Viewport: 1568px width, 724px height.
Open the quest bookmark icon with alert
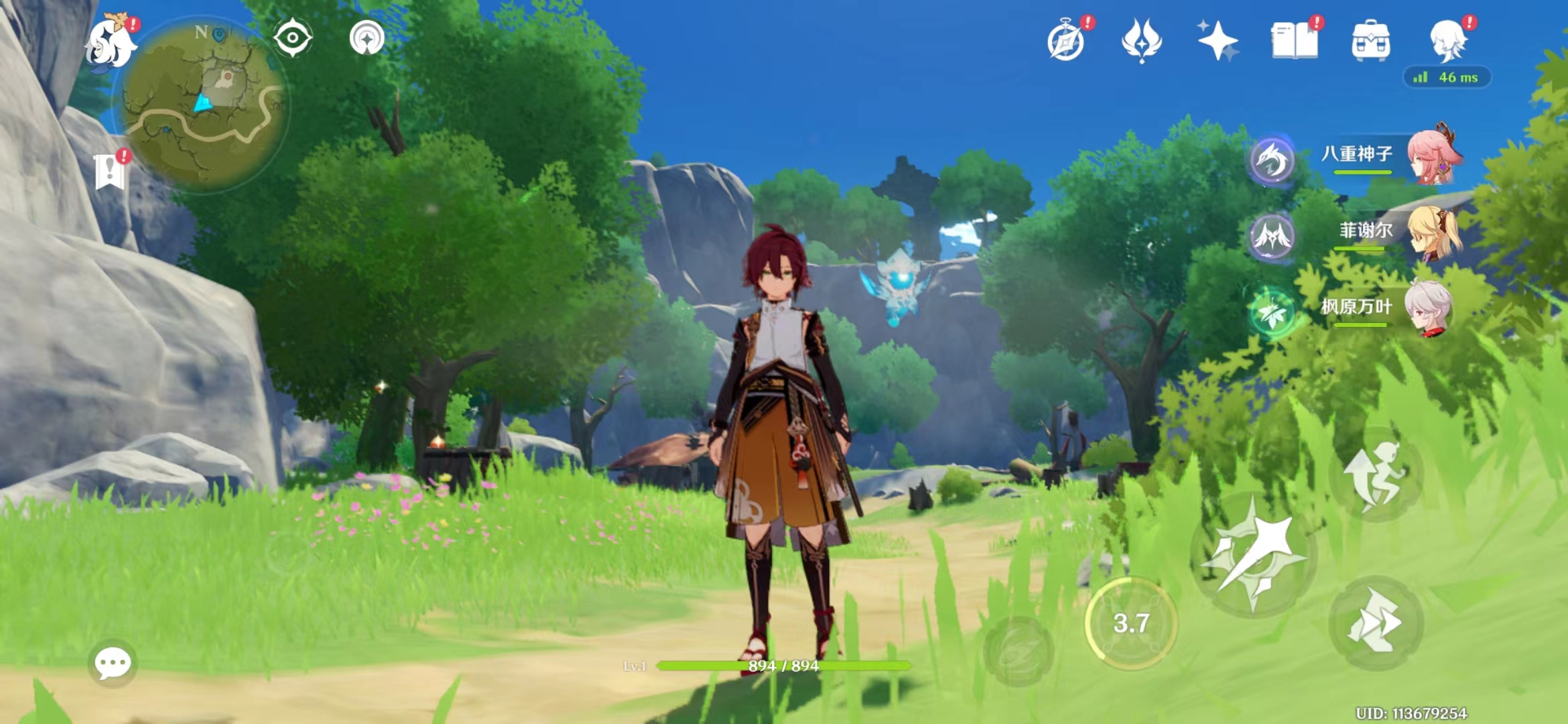point(110,172)
